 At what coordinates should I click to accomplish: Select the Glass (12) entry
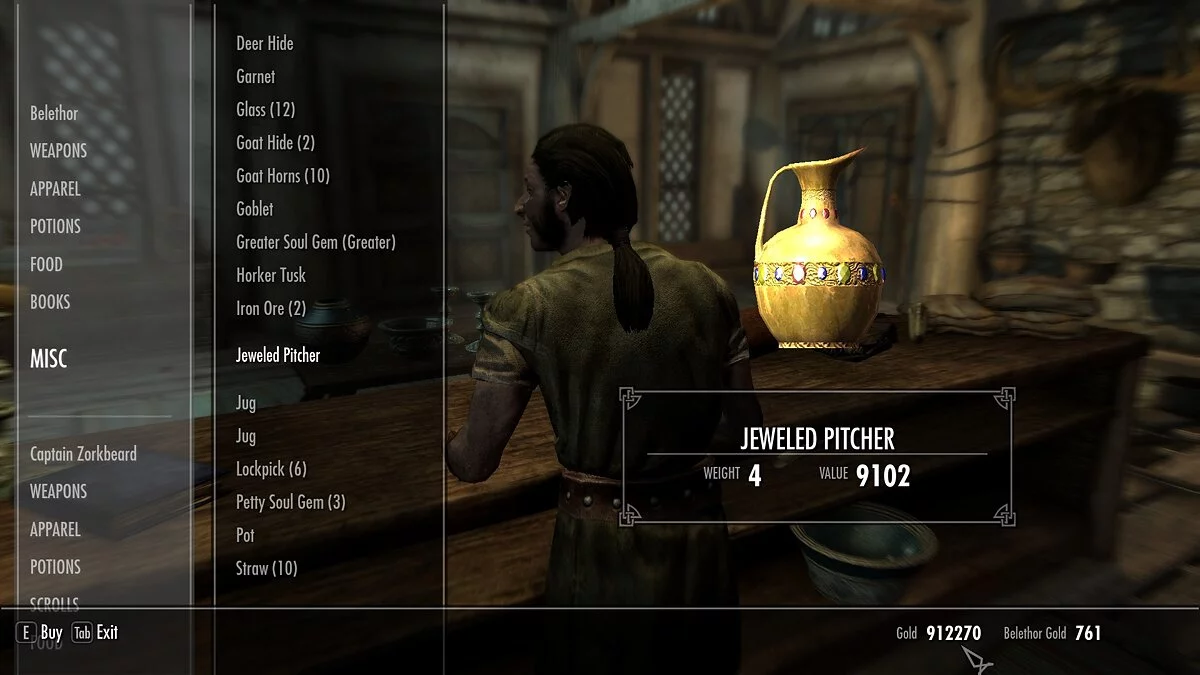[x=265, y=110]
